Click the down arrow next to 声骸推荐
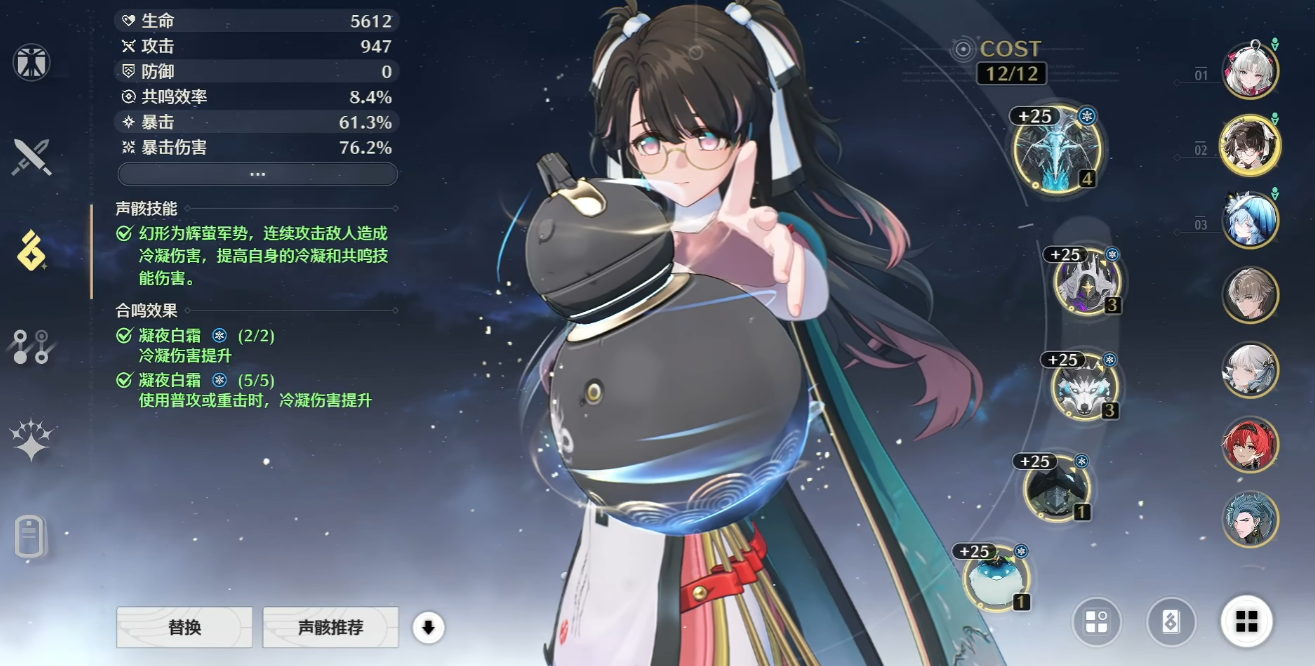The image size is (1315, 666). point(428,628)
